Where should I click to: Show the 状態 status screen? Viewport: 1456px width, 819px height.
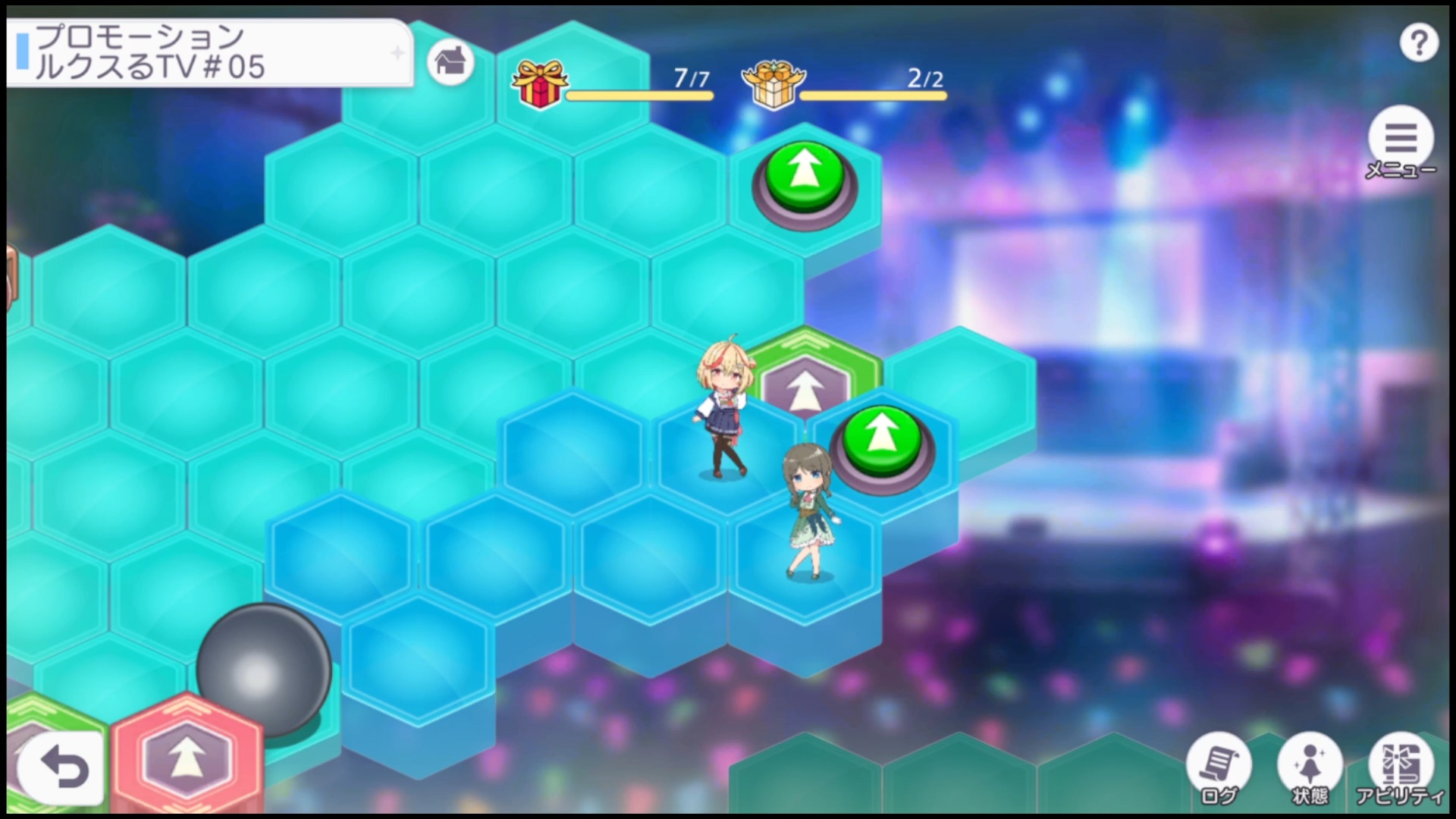point(1310,766)
